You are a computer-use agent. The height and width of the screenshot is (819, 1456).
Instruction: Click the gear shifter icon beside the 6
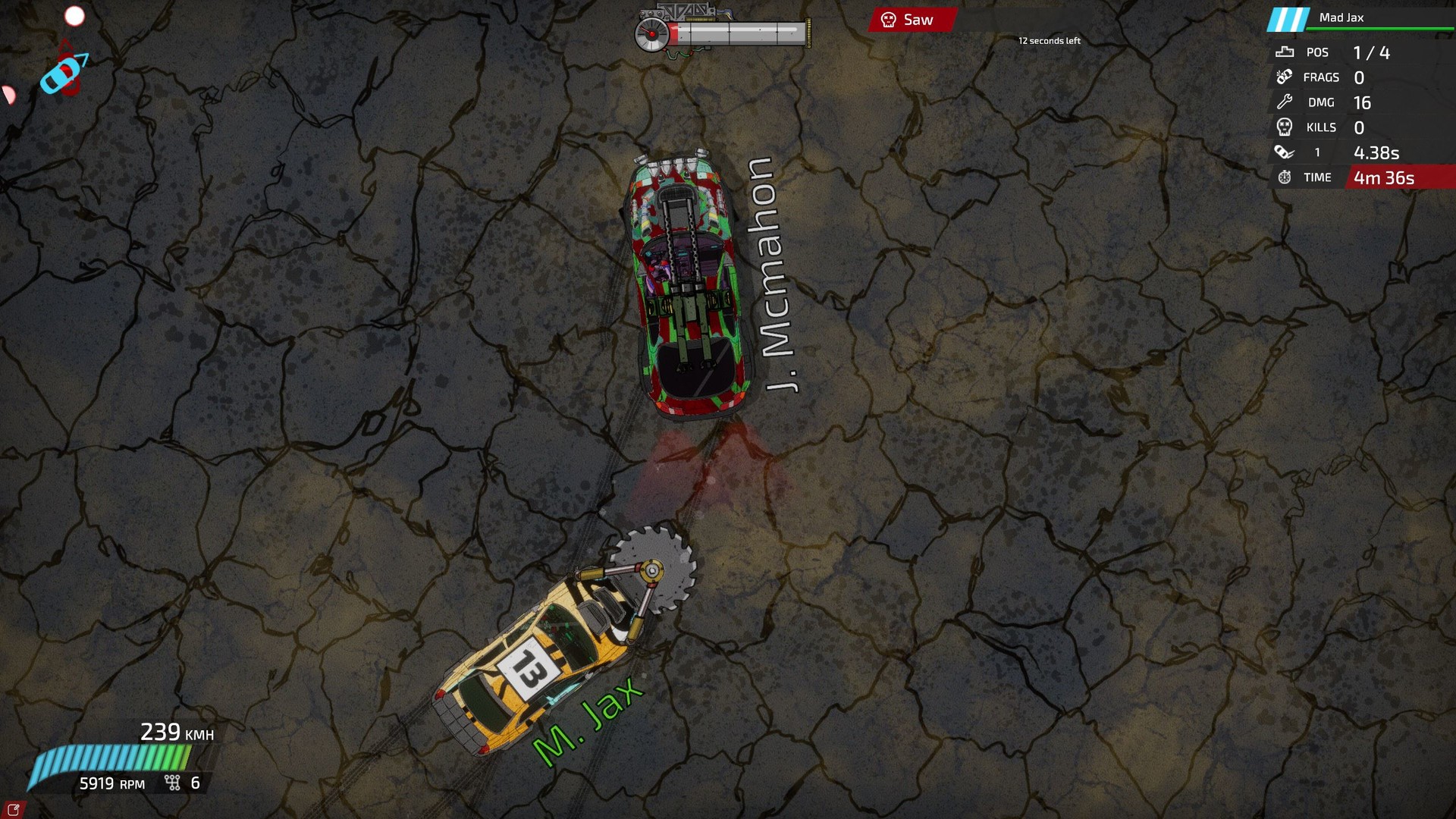point(171,782)
